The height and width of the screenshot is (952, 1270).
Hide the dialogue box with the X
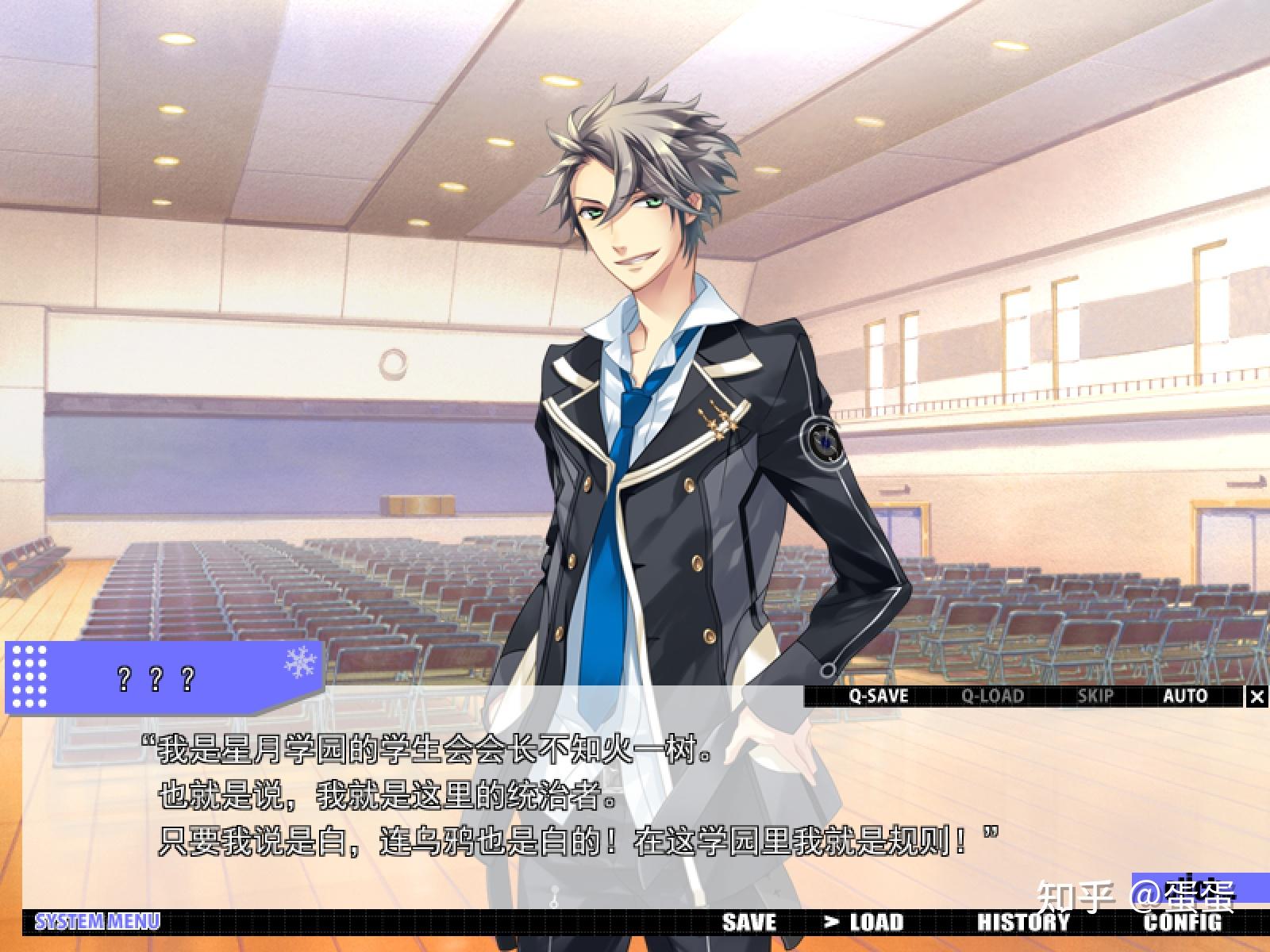pyautogui.click(x=1257, y=697)
